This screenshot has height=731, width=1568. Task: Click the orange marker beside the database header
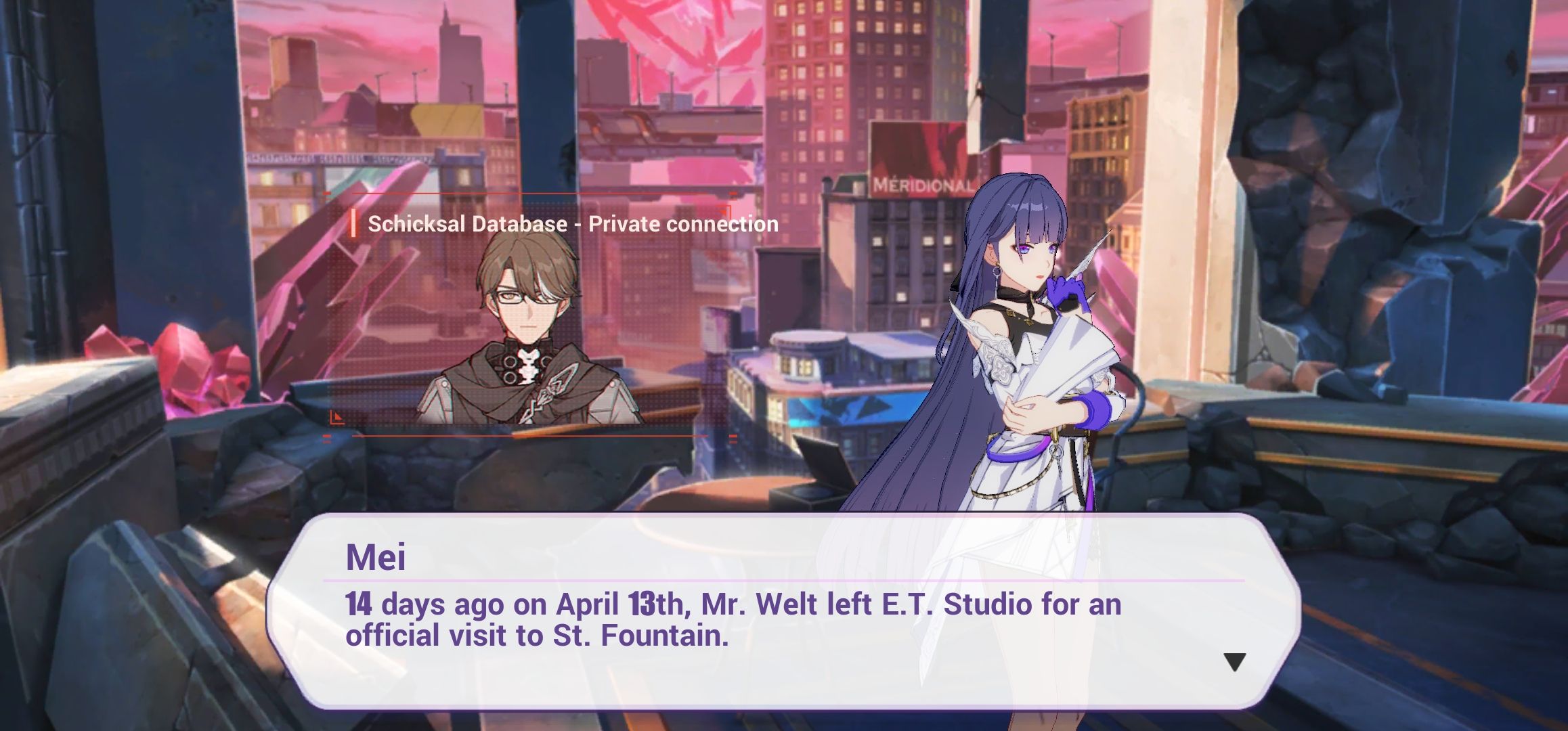[355, 223]
